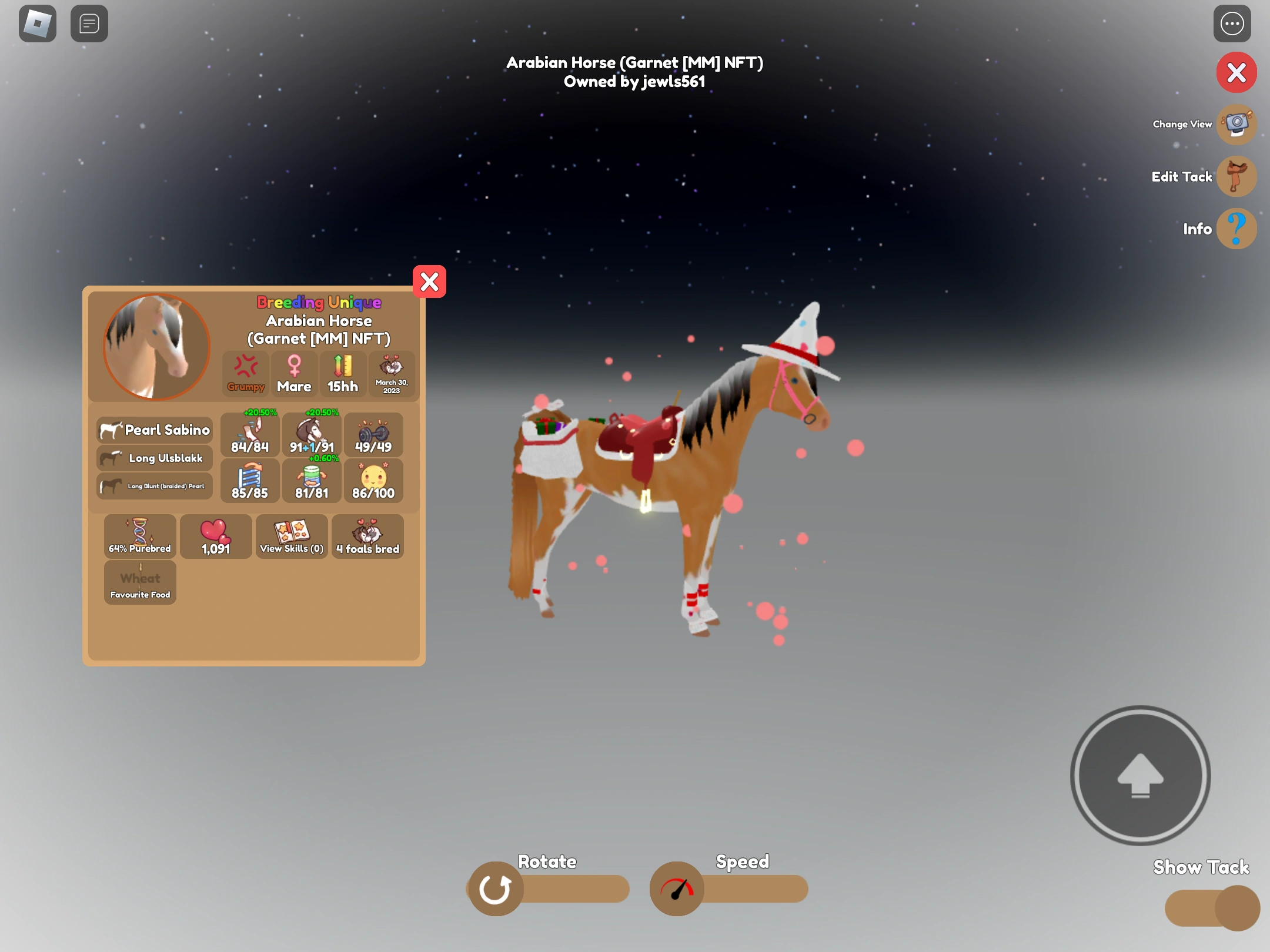Open View Skills for the horse
1270x952 pixels.
click(291, 536)
